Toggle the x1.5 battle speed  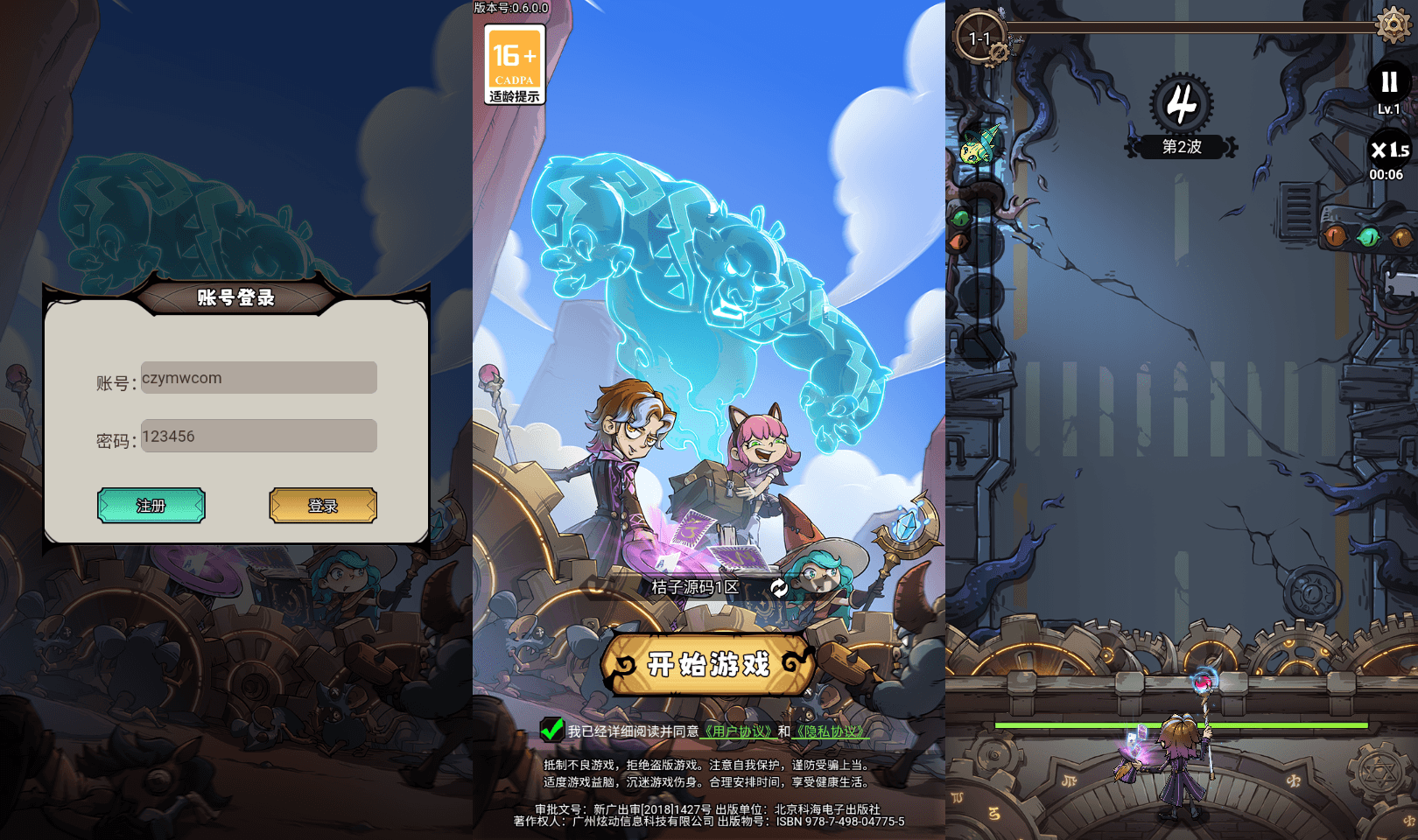coord(1391,150)
